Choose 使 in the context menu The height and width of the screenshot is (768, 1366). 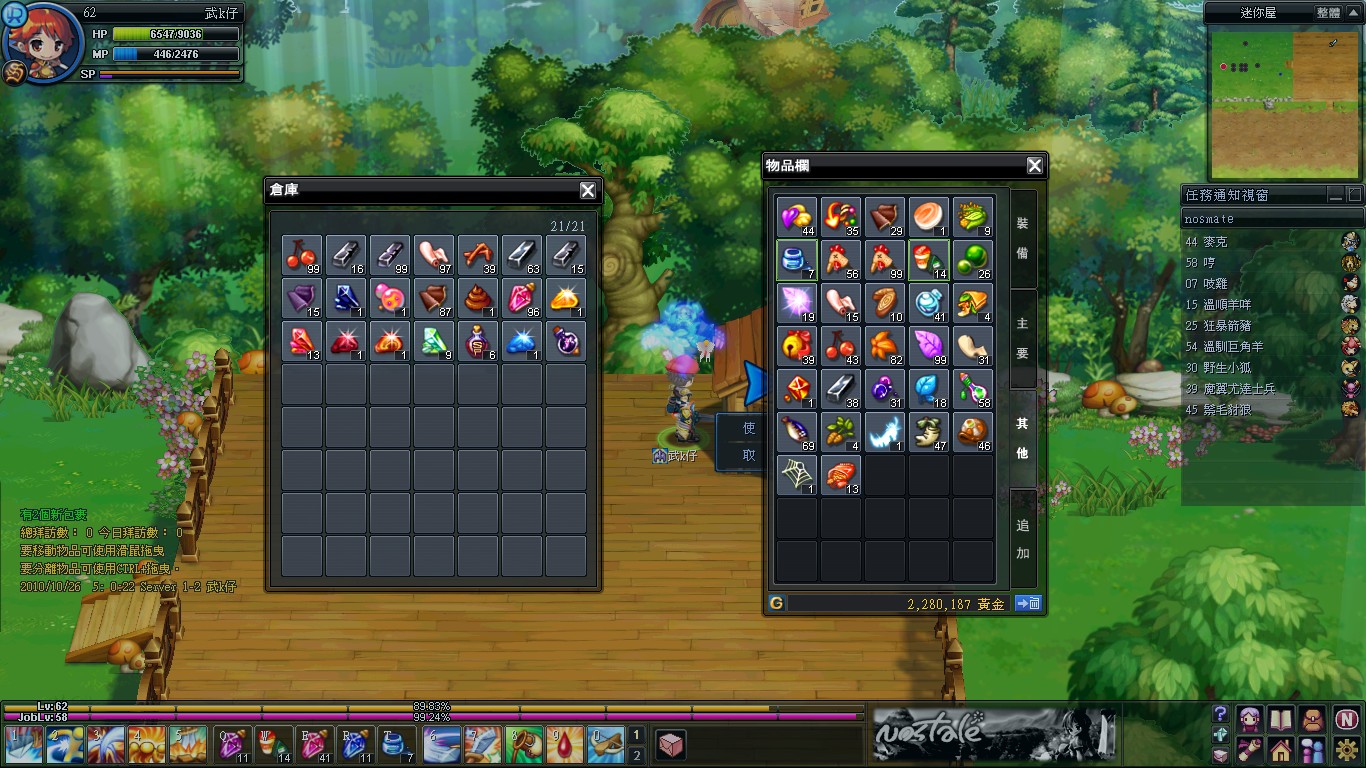[749, 428]
